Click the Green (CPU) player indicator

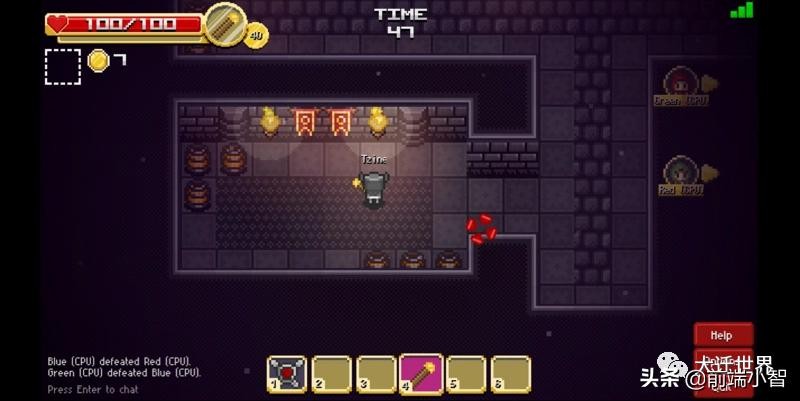682,85
